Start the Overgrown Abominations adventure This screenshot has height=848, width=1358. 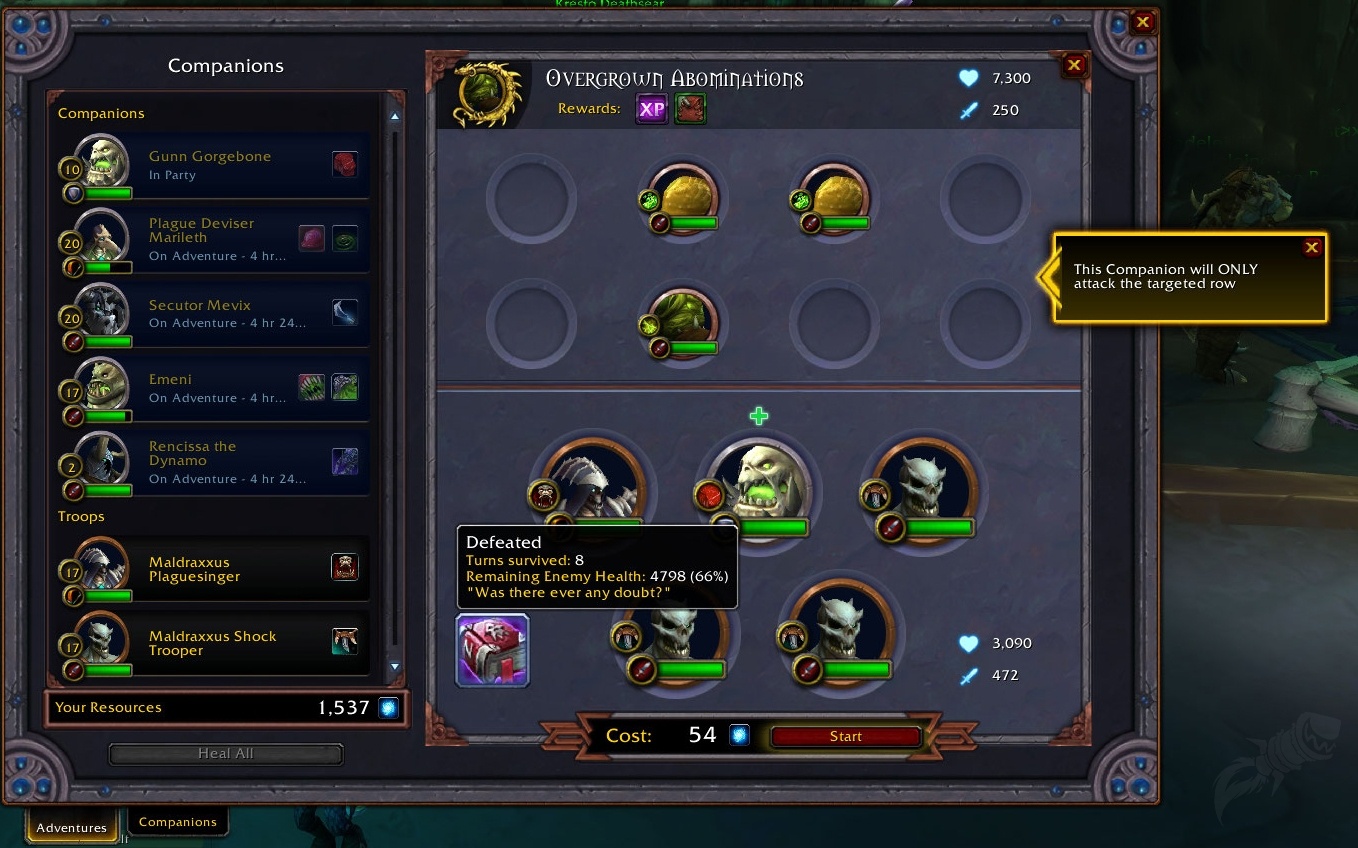tap(845, 737)
